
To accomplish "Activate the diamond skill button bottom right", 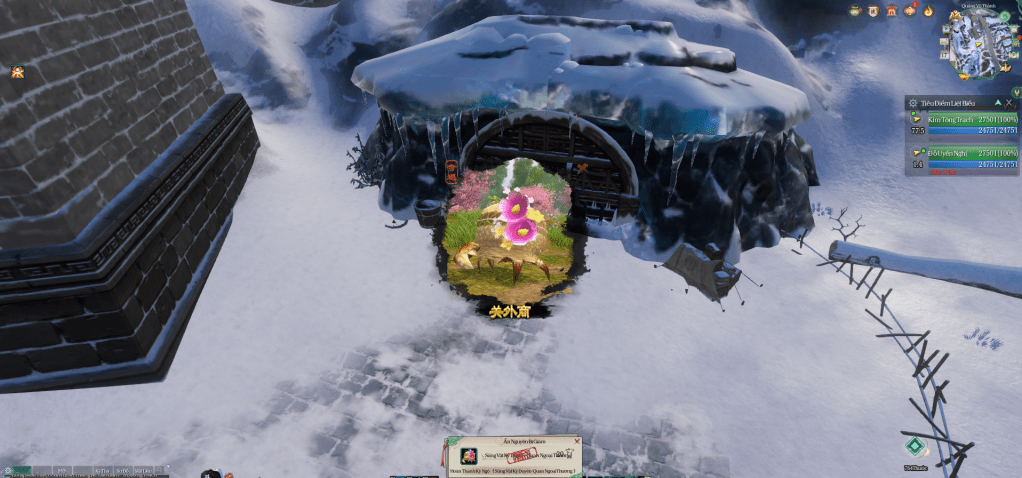I will click(912, 447).
